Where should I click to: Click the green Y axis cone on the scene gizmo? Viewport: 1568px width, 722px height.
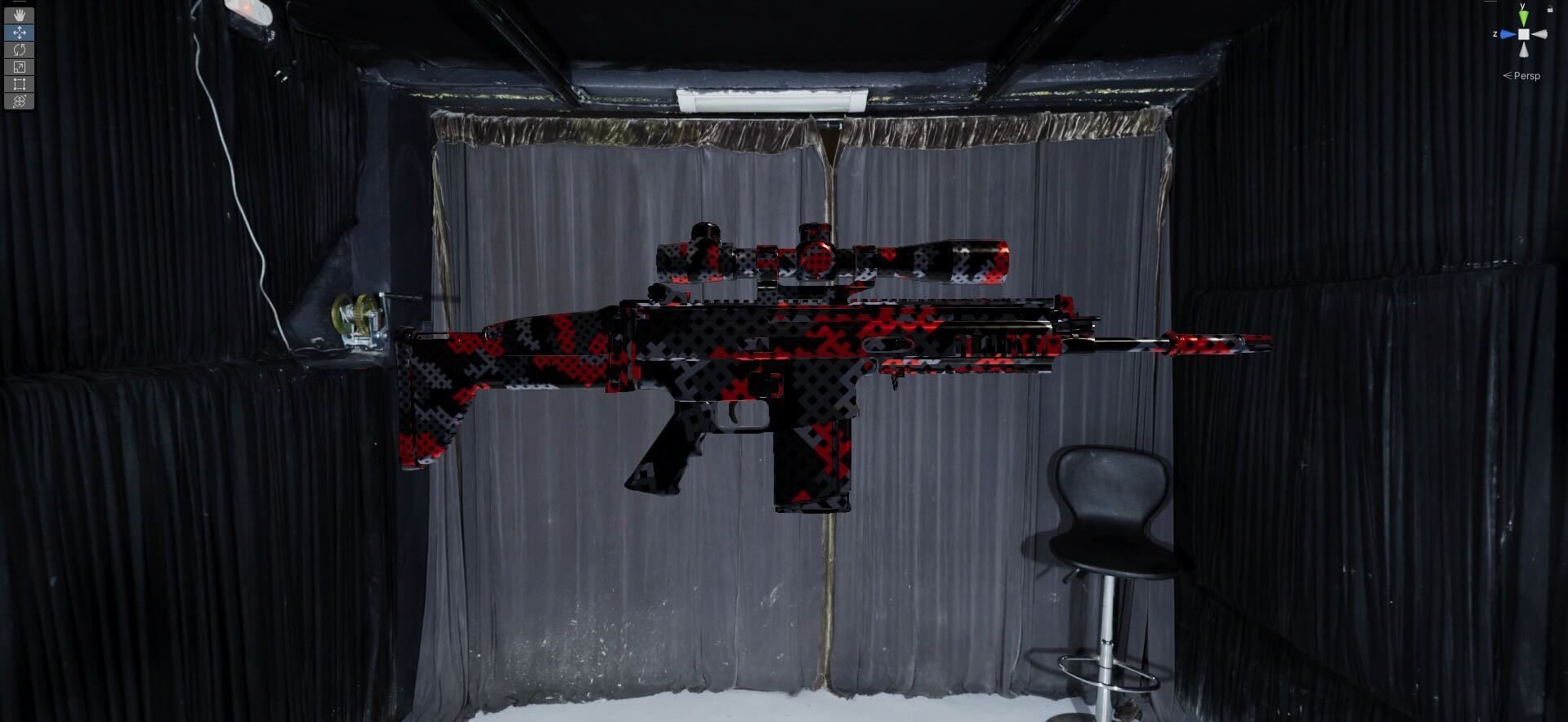click(1523, 17)
